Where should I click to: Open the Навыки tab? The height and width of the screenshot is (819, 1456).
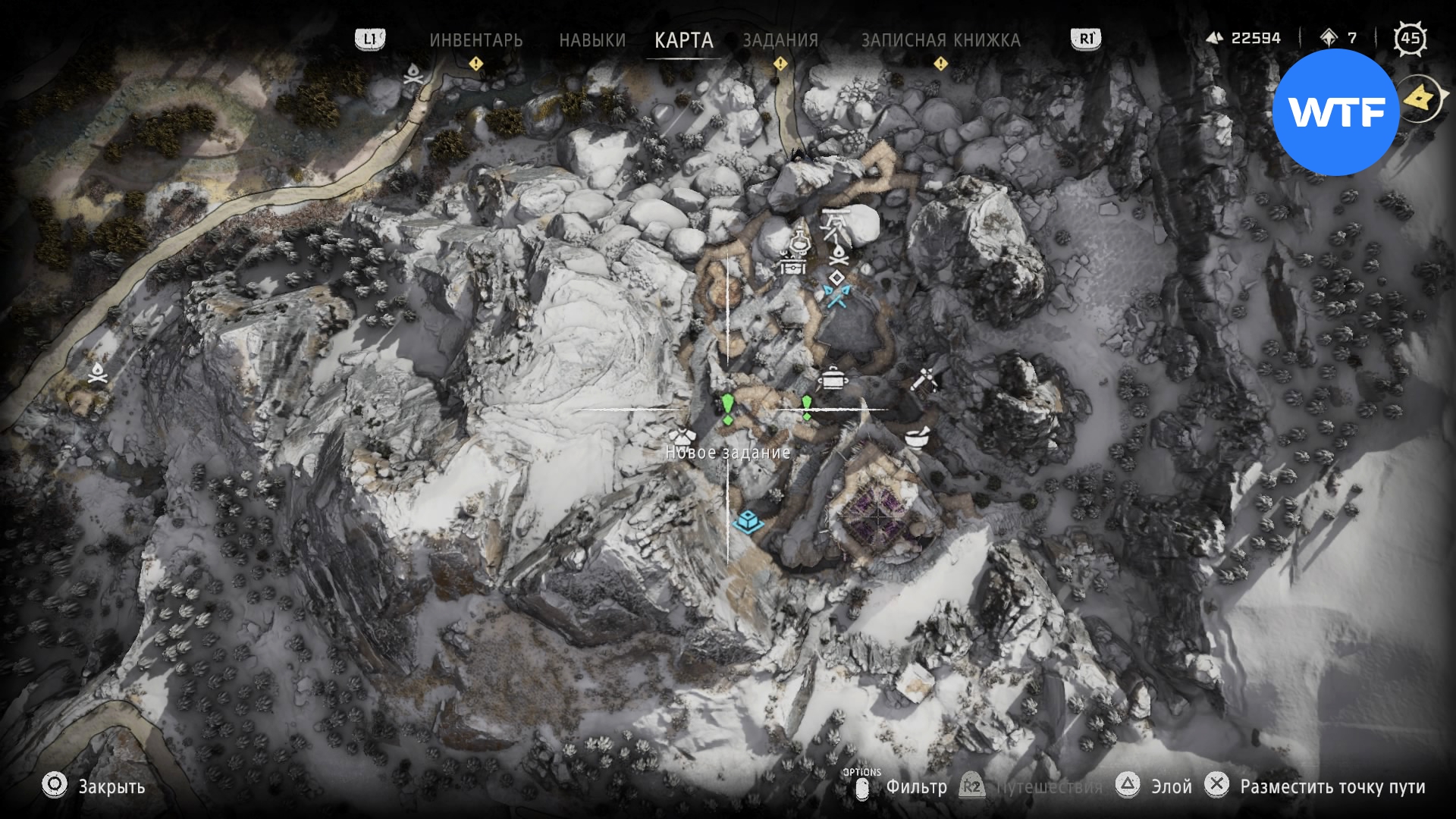pos(592,39)
